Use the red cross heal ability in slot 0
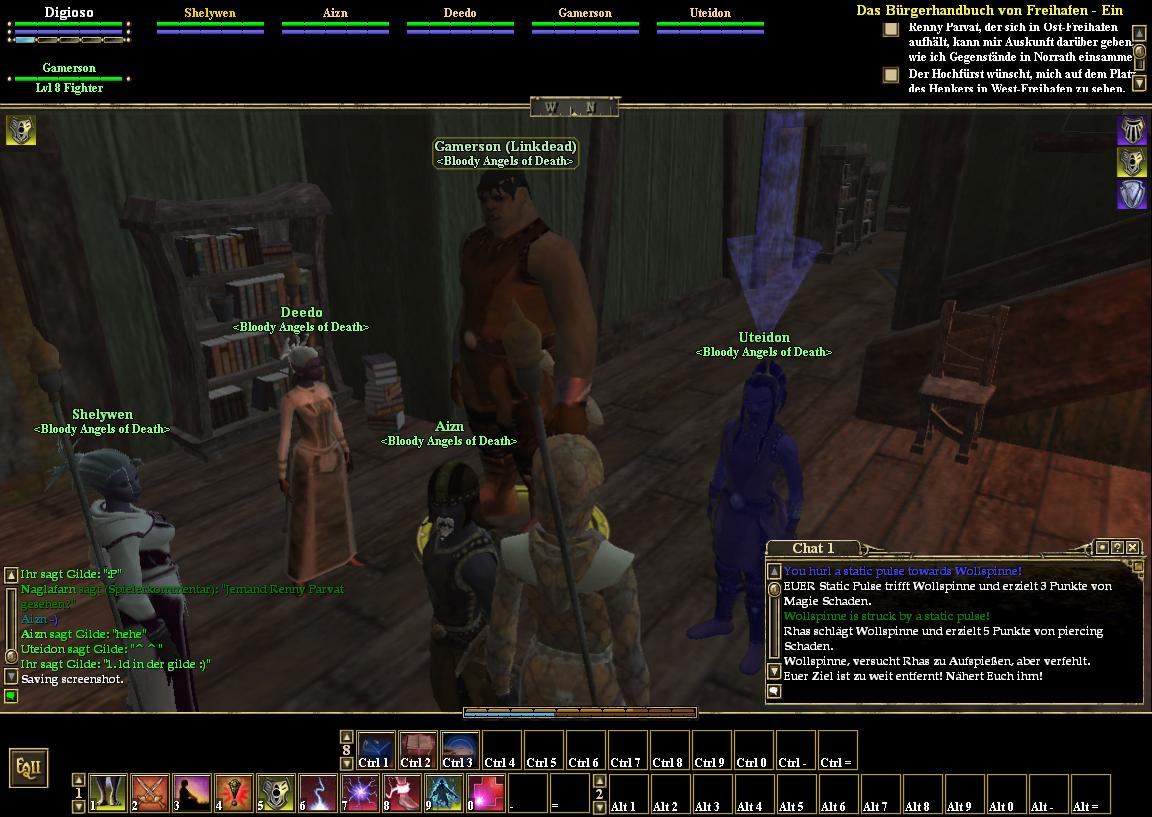Screen dimensions: 1152x817 click(x=486, y=793)
